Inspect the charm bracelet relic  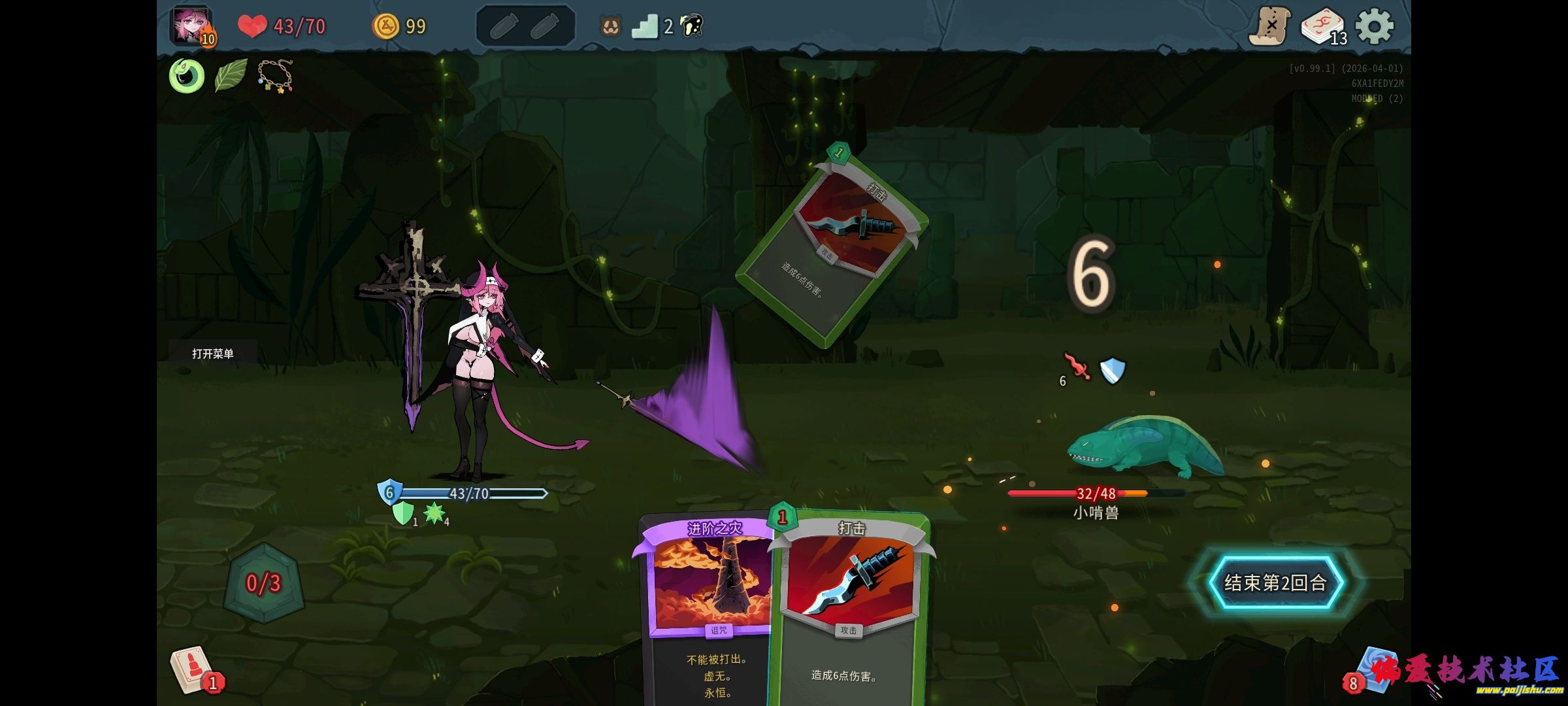[275, 76]
